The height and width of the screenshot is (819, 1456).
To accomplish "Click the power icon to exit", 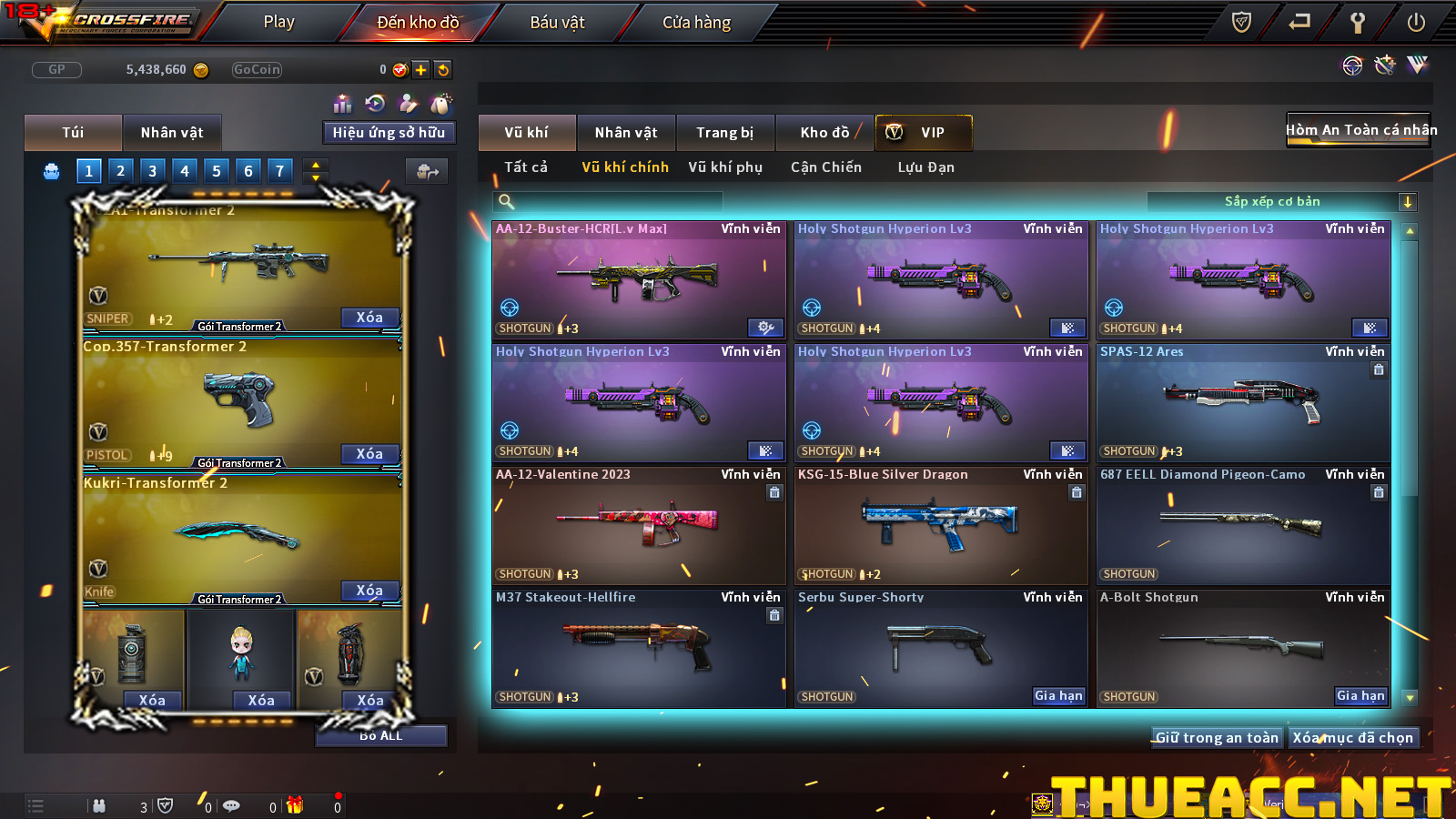I will pyautogui.click(x=1416, y=22).
